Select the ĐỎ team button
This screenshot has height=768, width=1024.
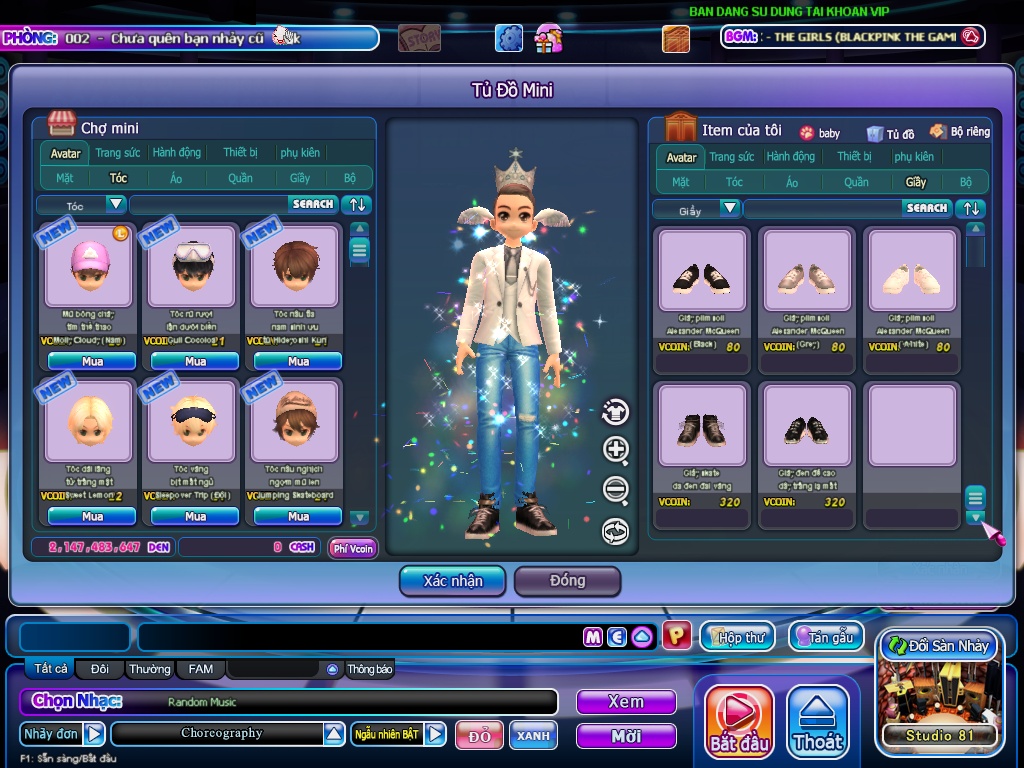pyautogui.click(x=479, y=736)
